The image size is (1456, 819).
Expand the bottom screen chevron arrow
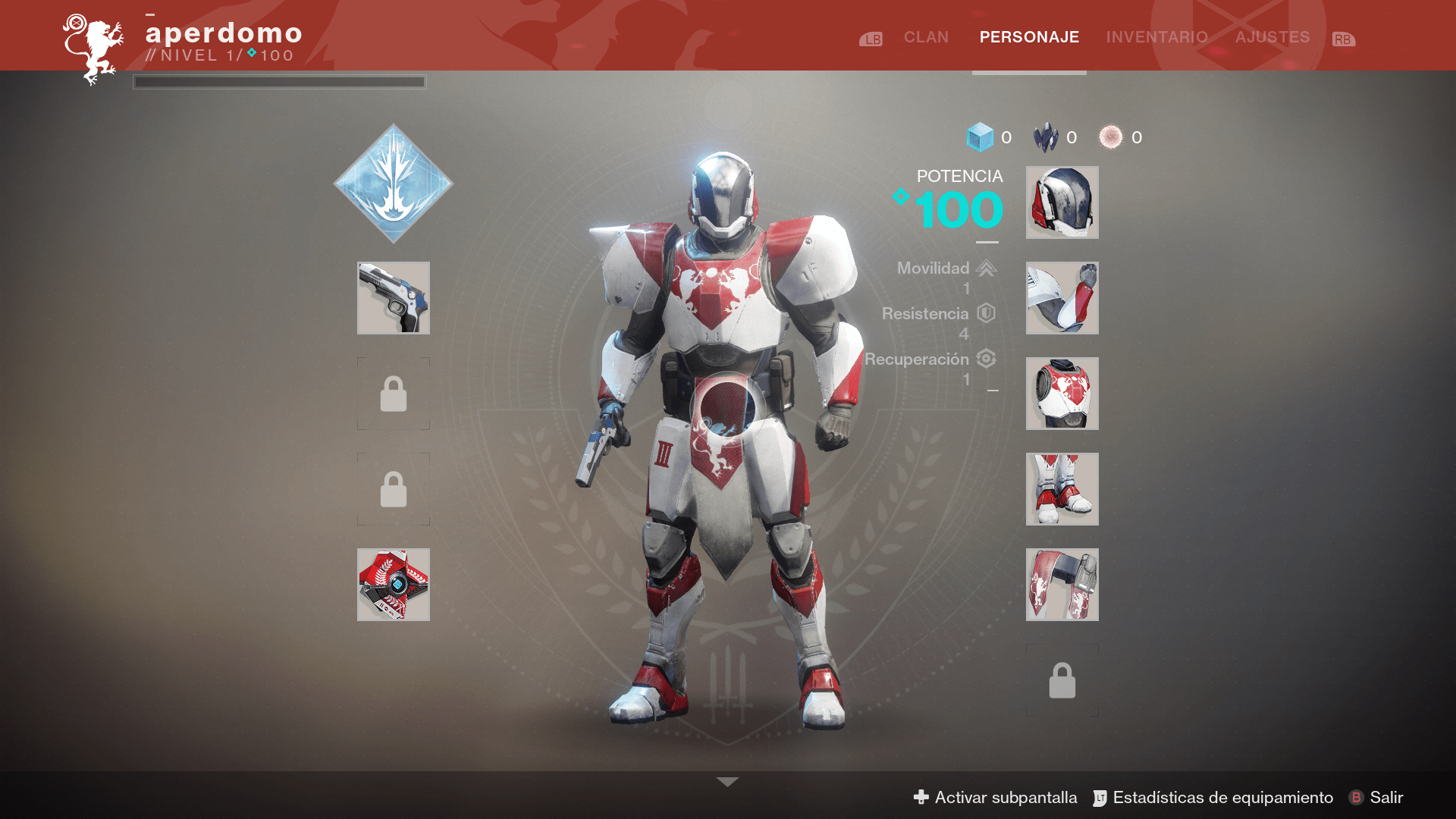(x=728, y=780)
